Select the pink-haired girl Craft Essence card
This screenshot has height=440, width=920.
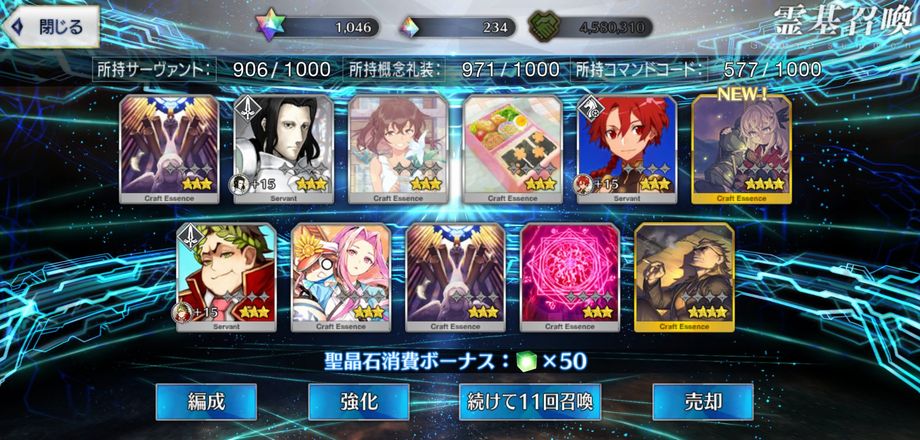tap(340, 277)
